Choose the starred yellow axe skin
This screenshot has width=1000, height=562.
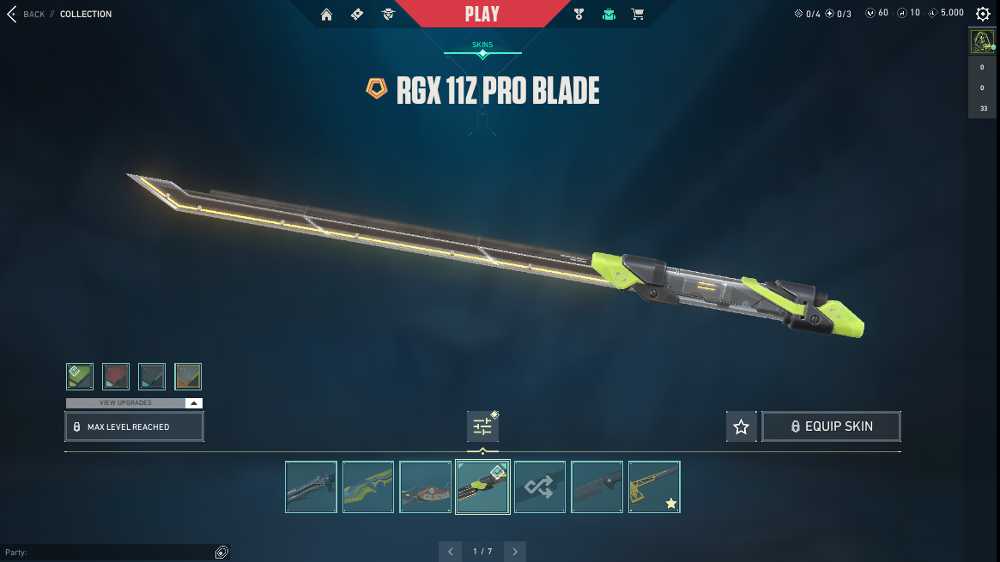pos(654,487)
